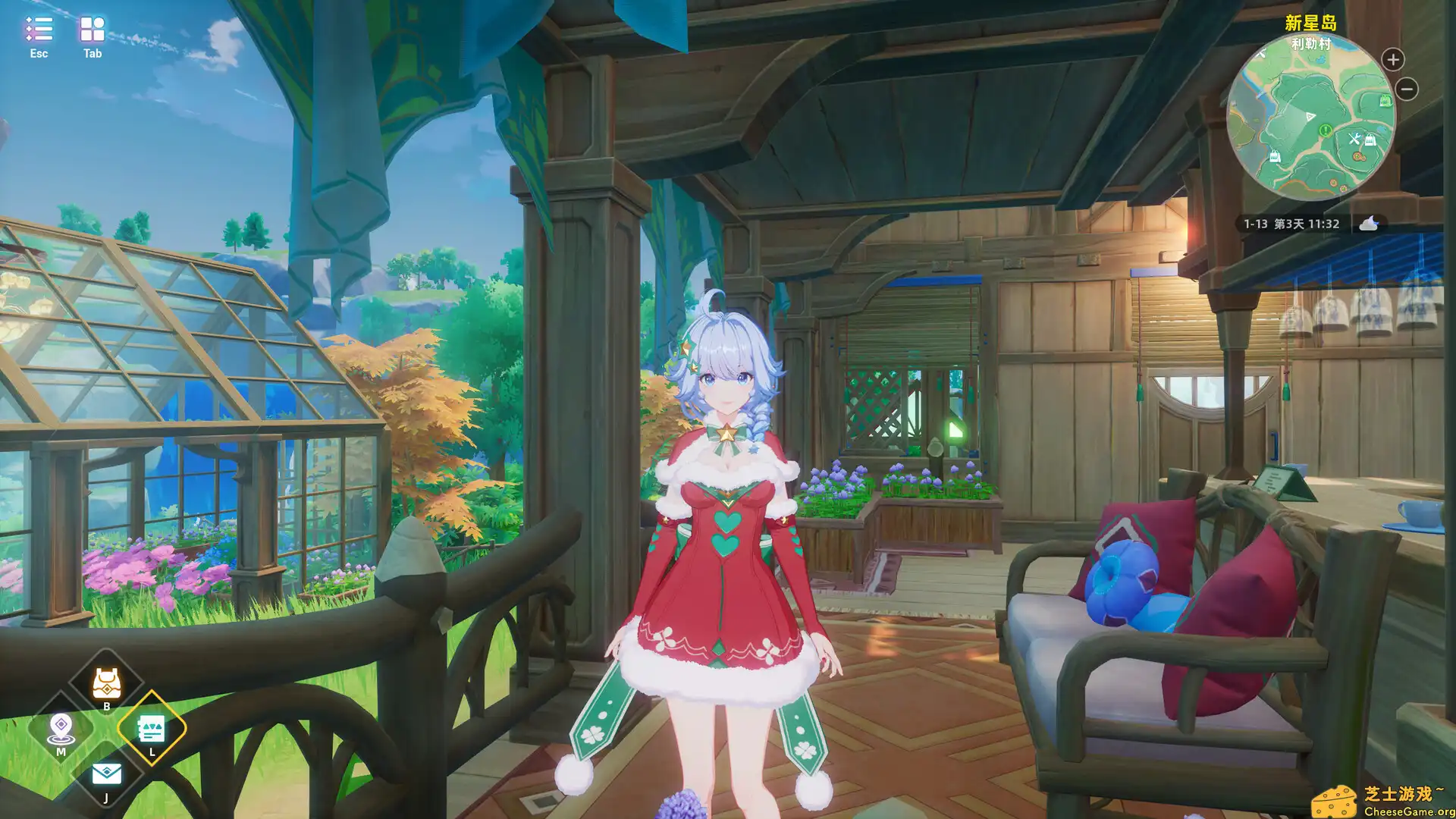This screenshot has width=1456, height=819.
Task: Zoom out the minimap with the minus button
Action: (x=1406, y=89)
